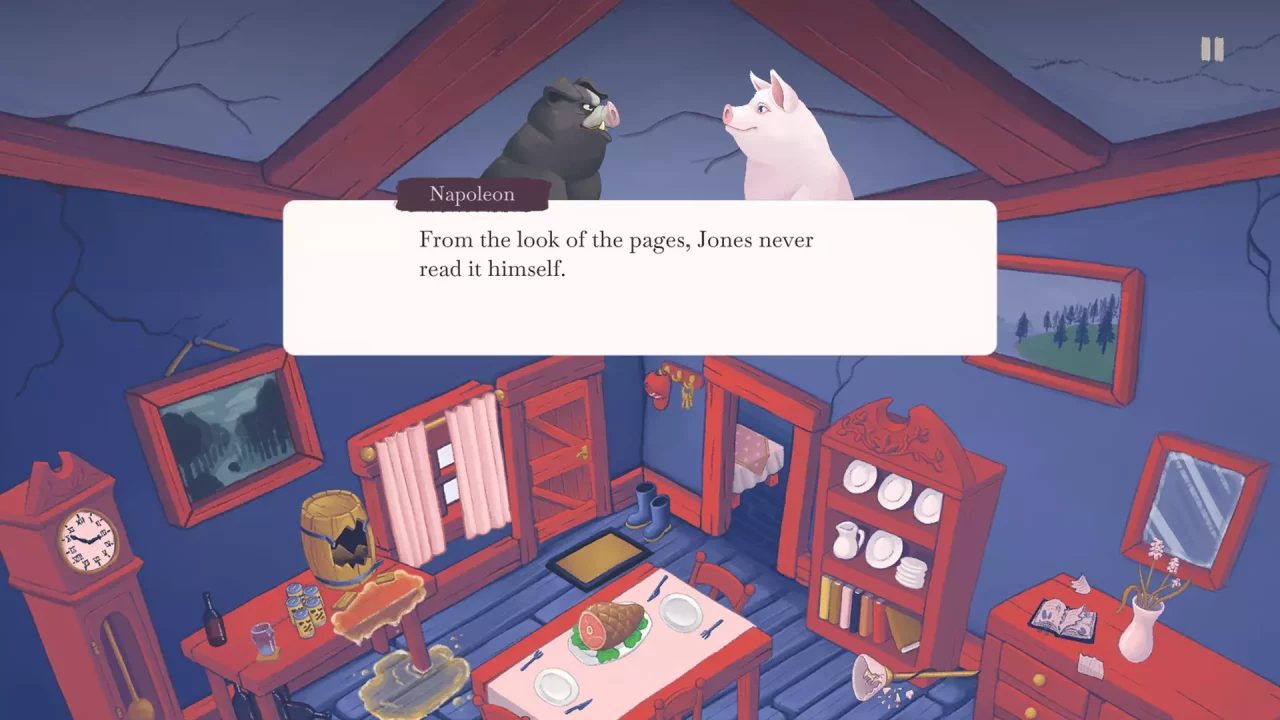Viewport: 1280px width, 720px height.
Task: Click the Napoleon name plate
Action: (471, 194)
